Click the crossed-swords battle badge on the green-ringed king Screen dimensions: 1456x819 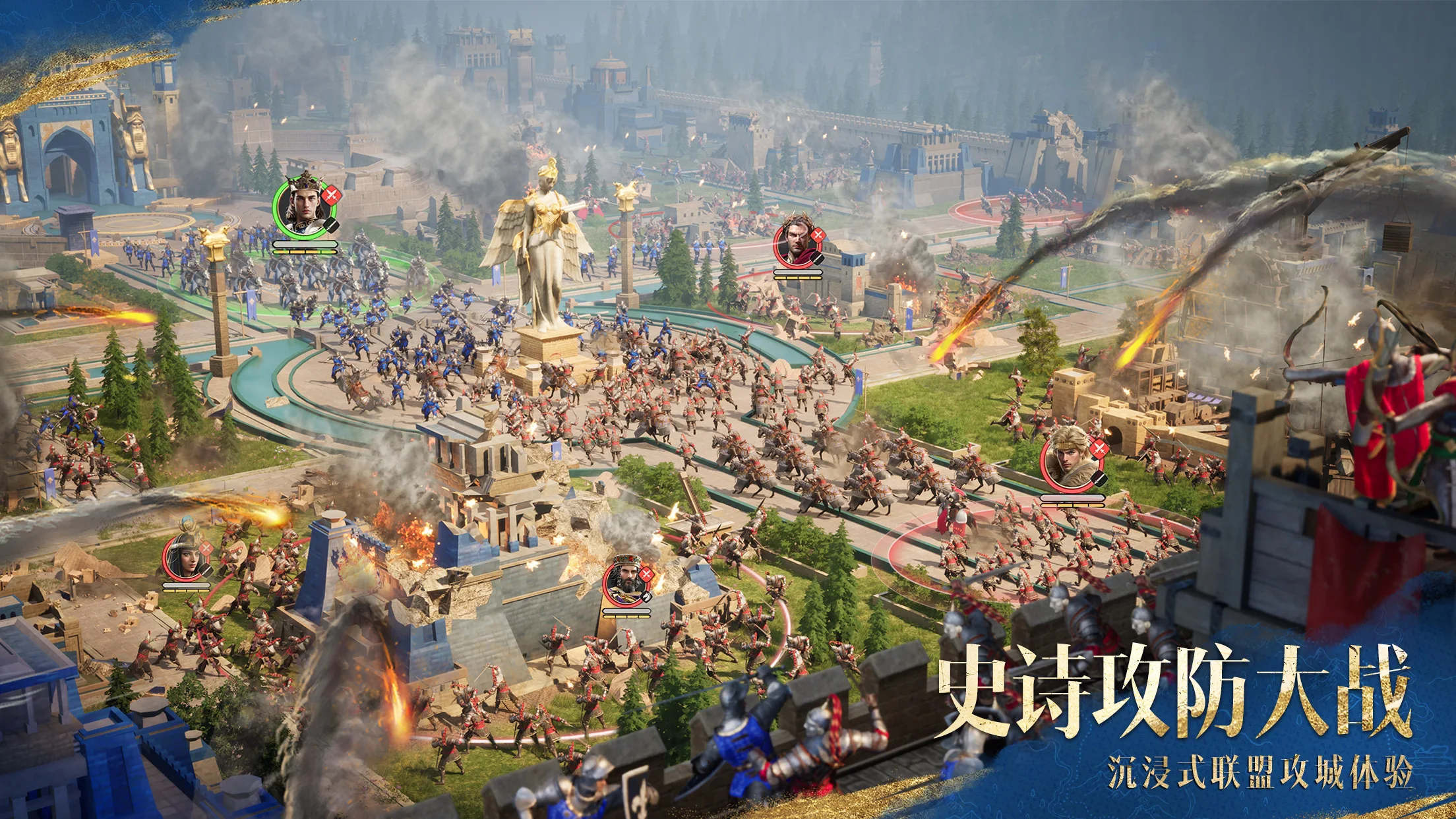coord(332,195)
